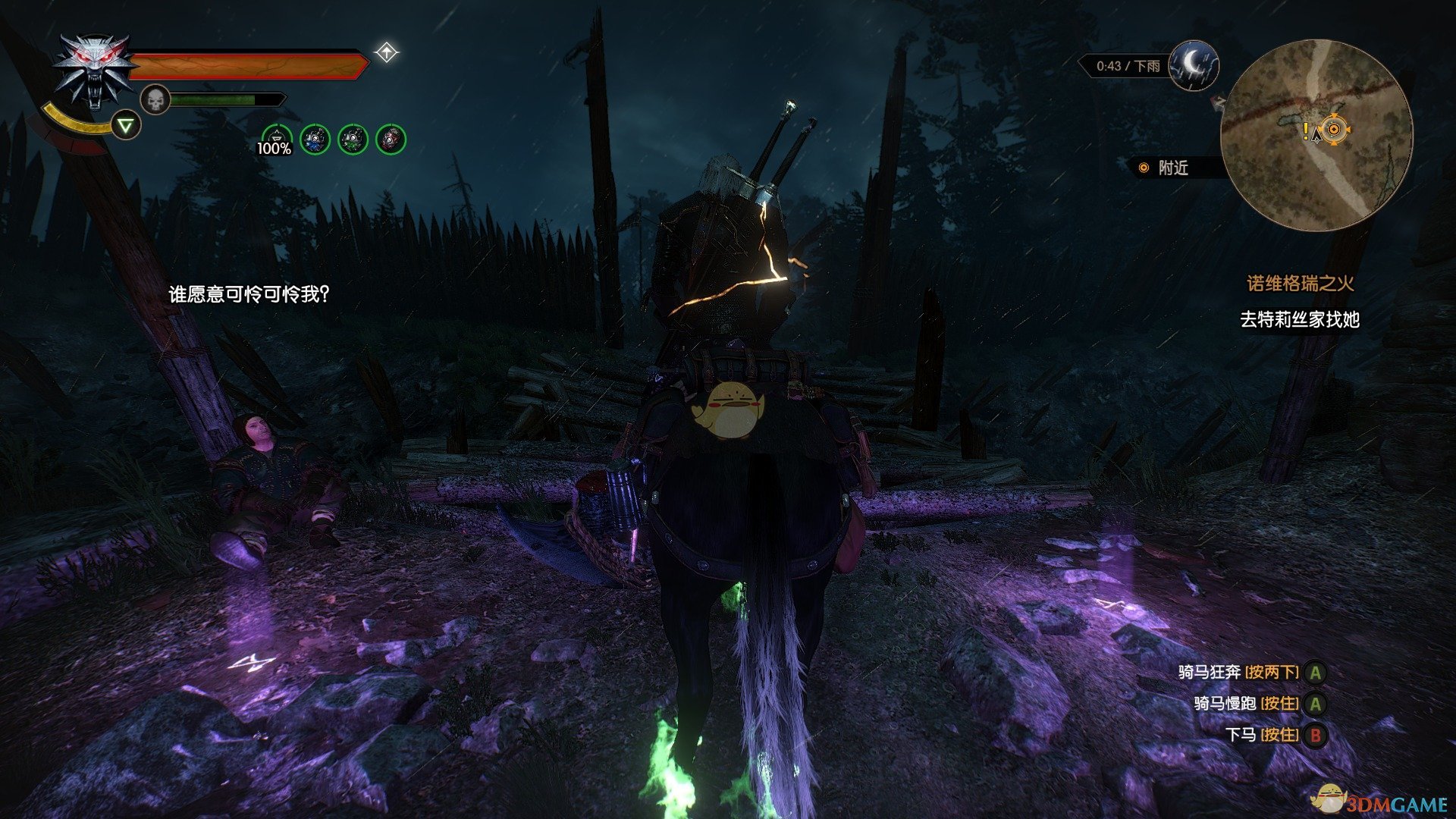Select the green skull potion buff icon
Screen dimensions: 1456x819
coord(353,140)
